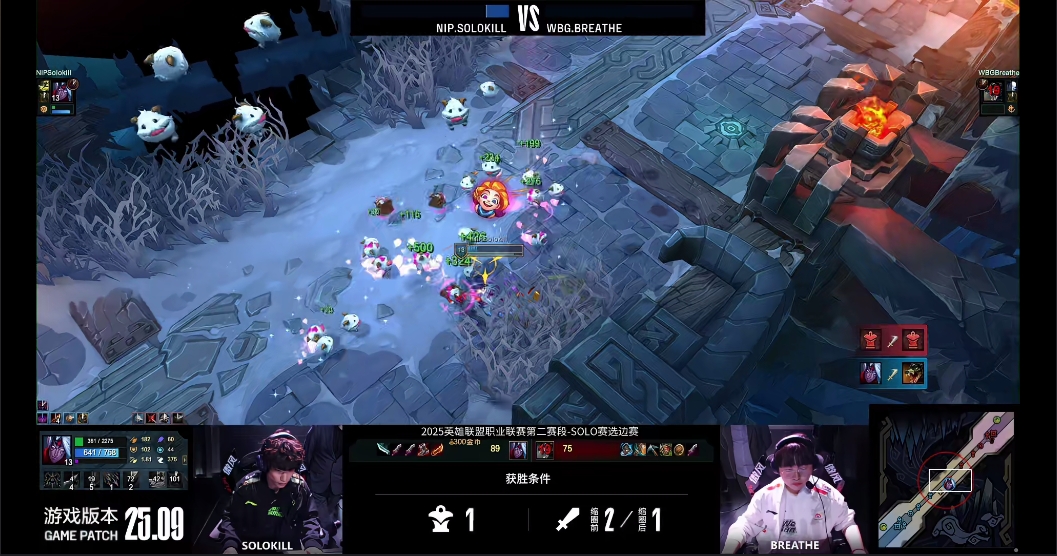Click the ability icon with 42 cooldown
The width and height of the screenshot is (1057, 556).
point(155,481)
